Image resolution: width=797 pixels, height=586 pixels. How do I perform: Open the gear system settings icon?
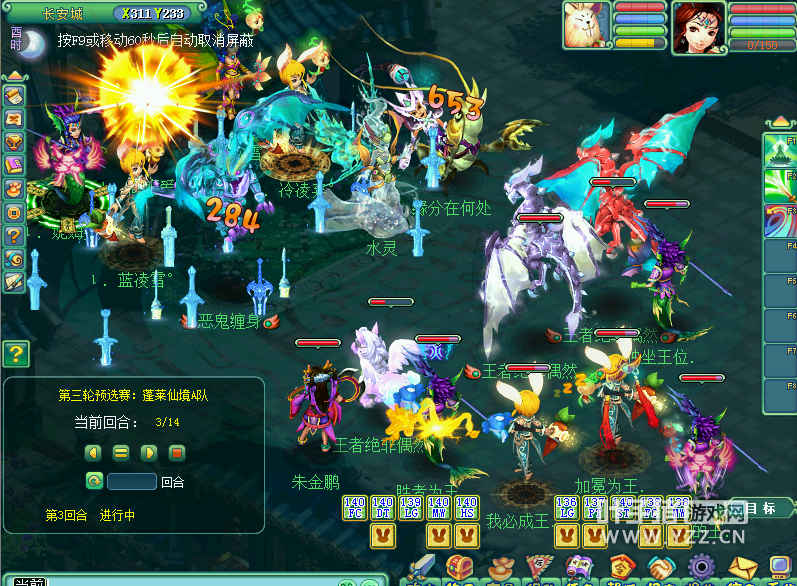pyautogui.click(x=699, y=568)
